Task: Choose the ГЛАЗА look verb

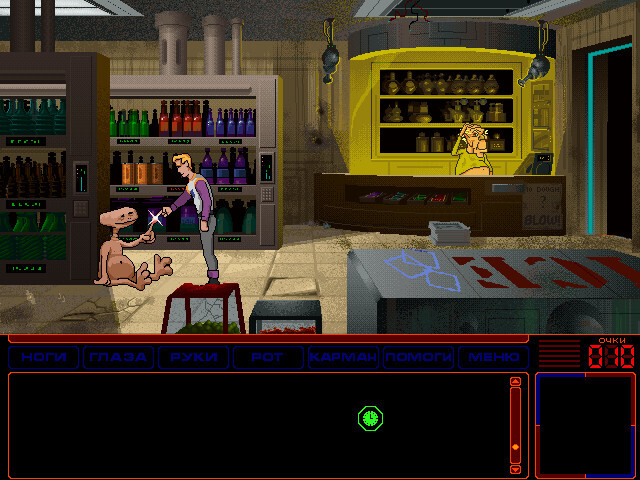Action: (118, 357)
